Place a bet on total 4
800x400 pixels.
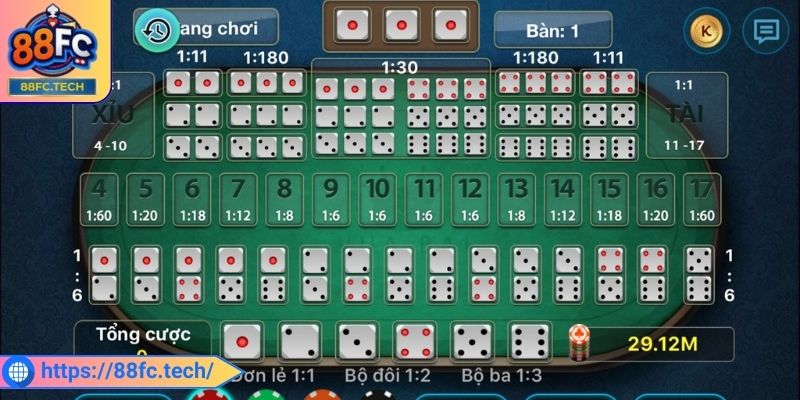(x=98, y=200)
